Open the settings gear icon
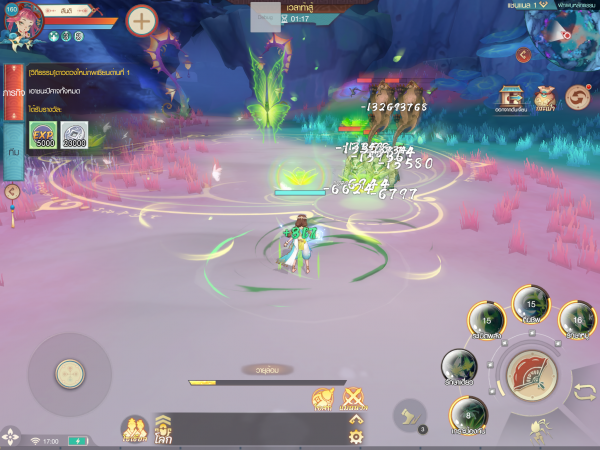Image resolution: width=600 pixels, height=450 pixels. pyautogui.click(x=355, y=436)
